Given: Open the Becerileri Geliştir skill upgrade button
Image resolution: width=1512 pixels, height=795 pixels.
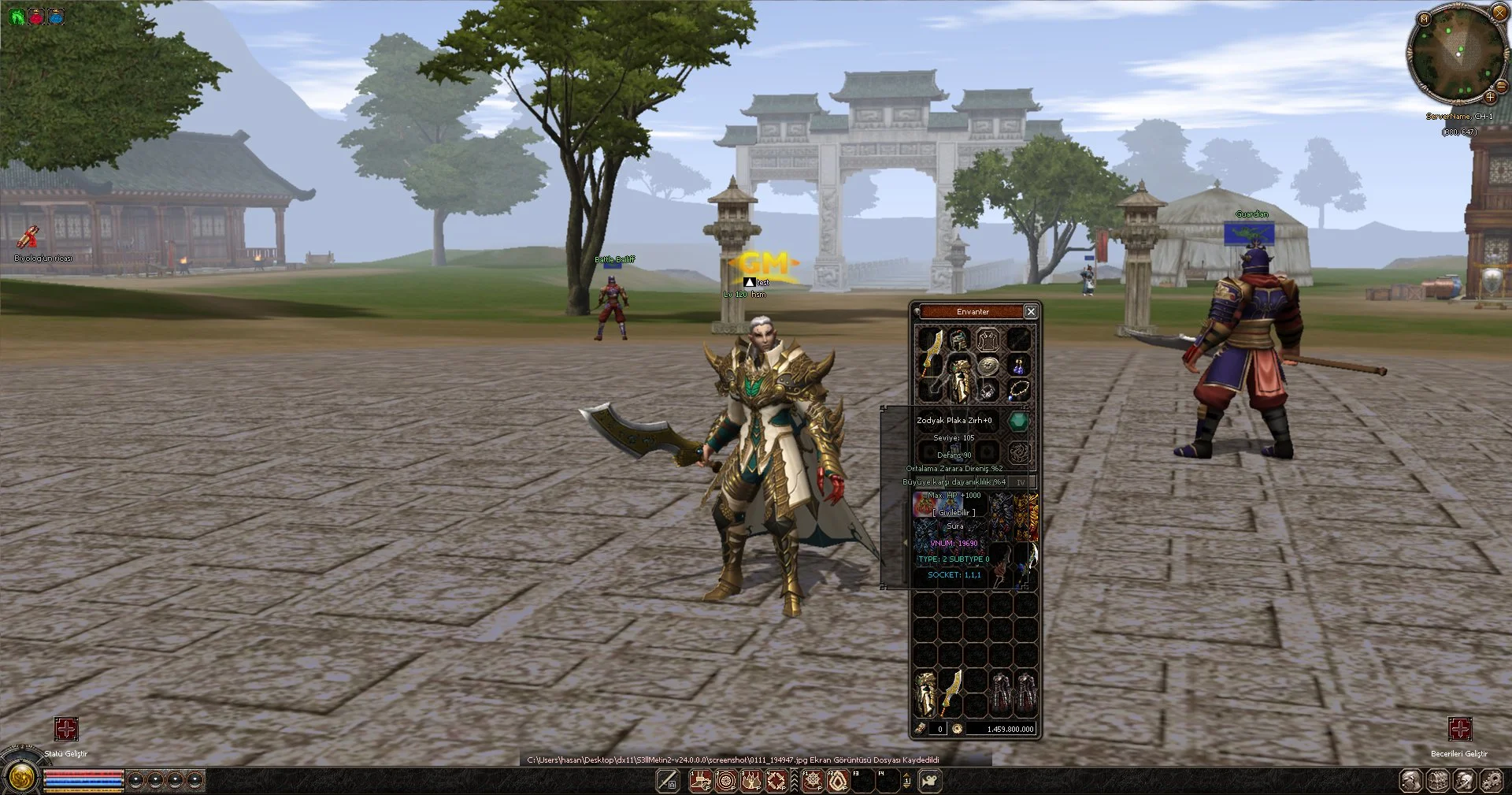Looking at the screenshot, I should click(1459, 729).
